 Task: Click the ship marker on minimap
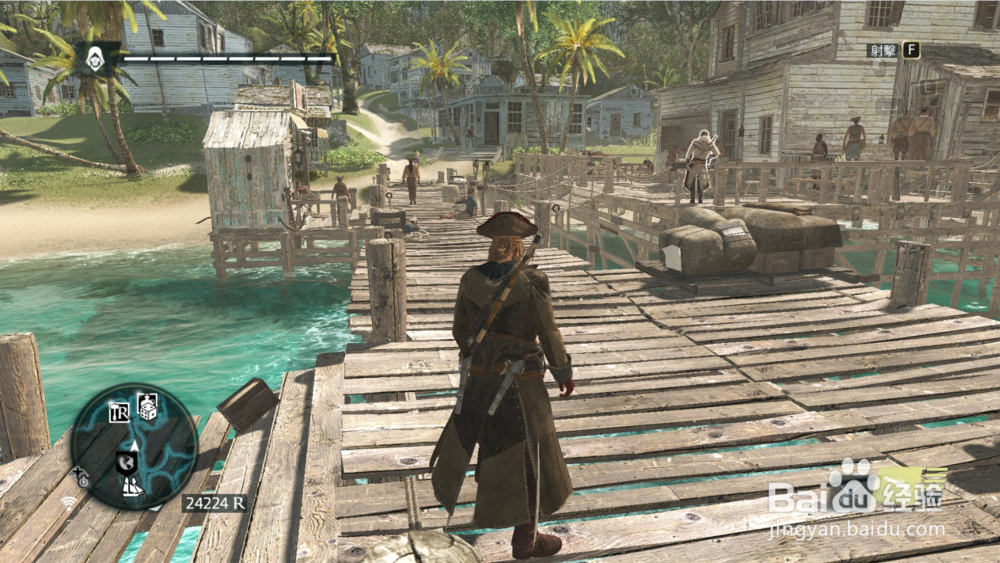tap(131, 487)
